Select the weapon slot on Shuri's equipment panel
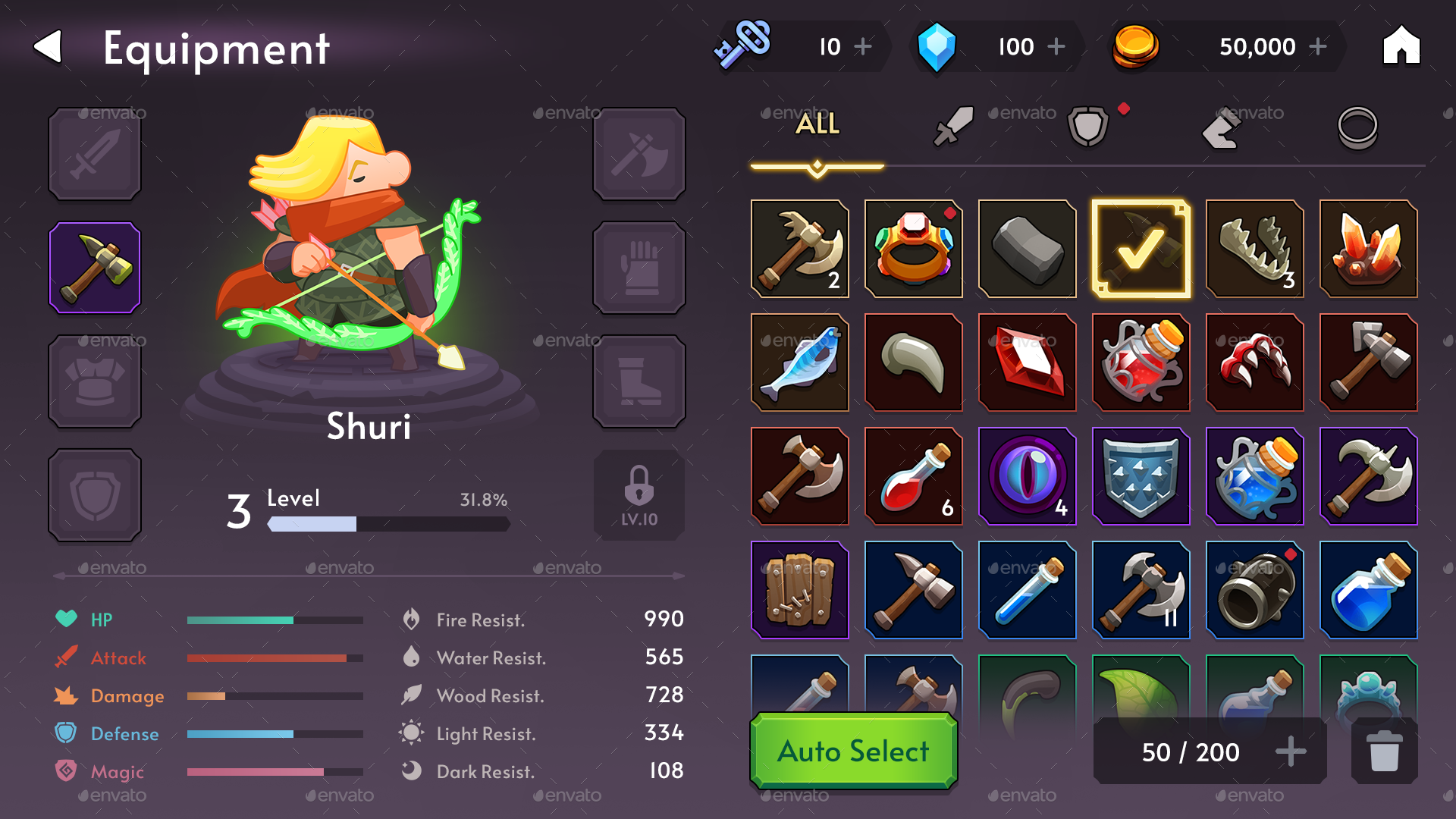Screen dimensions: 1456x819 pos(95,154)
